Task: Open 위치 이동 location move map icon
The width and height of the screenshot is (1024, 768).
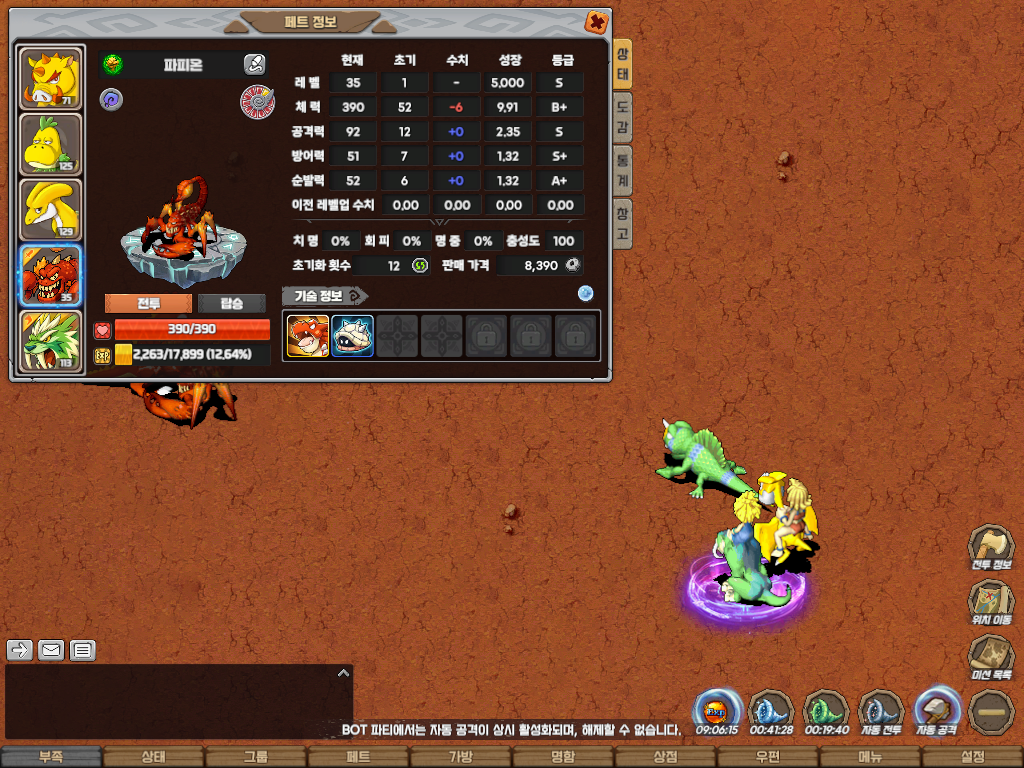Action: coord(990,602)
